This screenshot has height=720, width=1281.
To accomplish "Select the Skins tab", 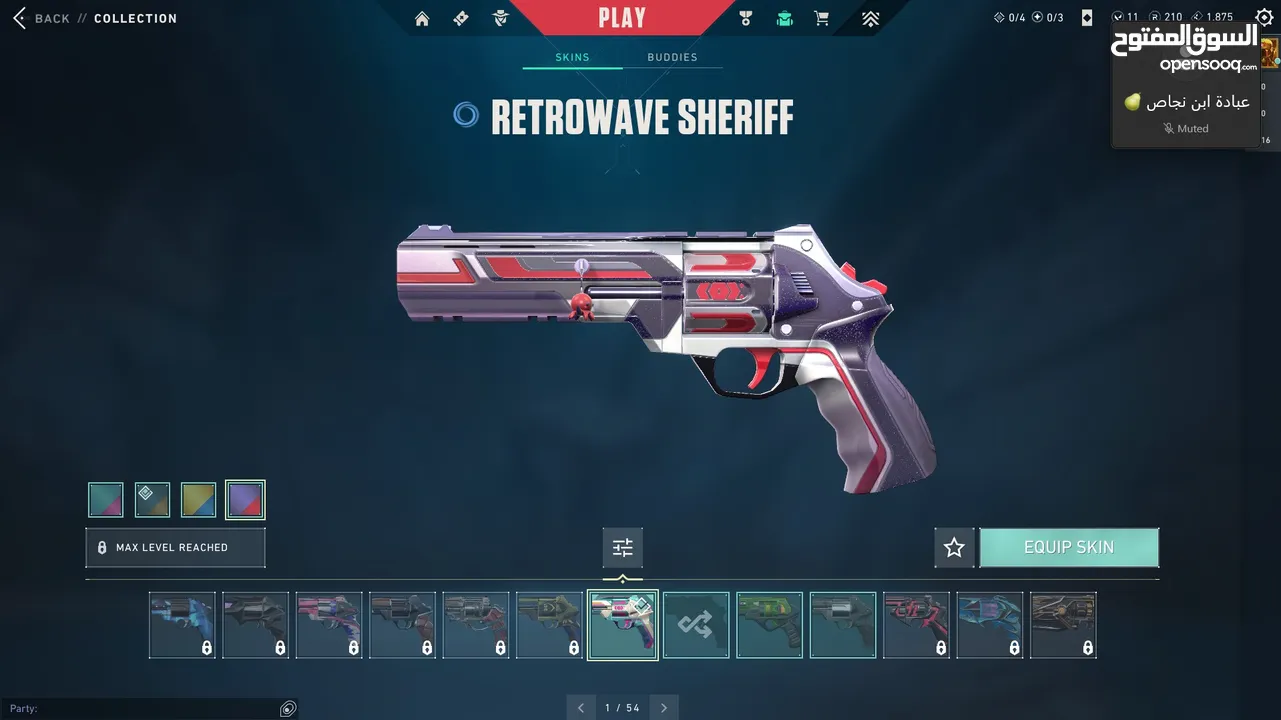I will pos(572,57).
